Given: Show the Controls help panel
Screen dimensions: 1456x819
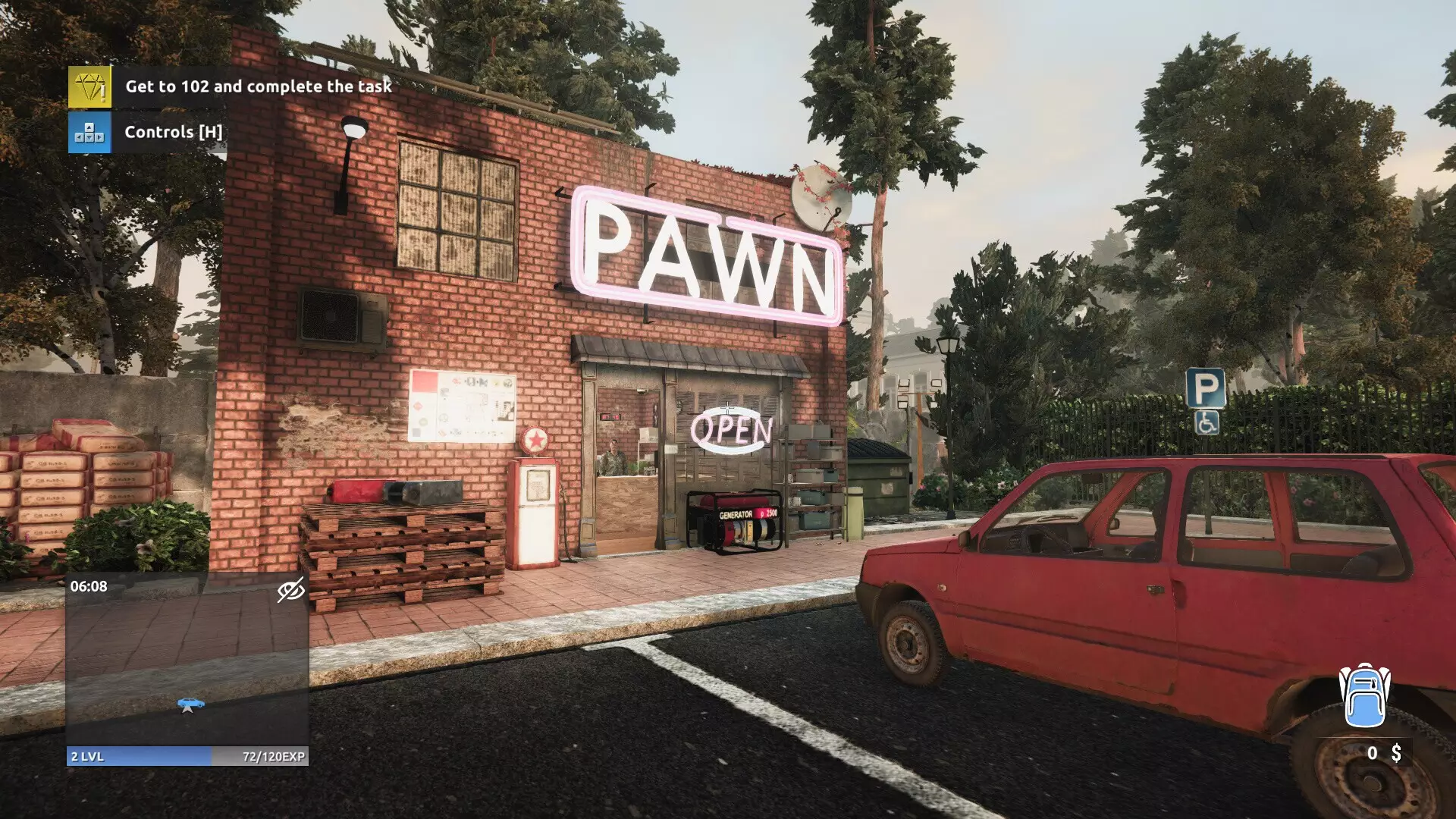Looking at the screenshot, I should pyautogui.click(x=89, y=133).
